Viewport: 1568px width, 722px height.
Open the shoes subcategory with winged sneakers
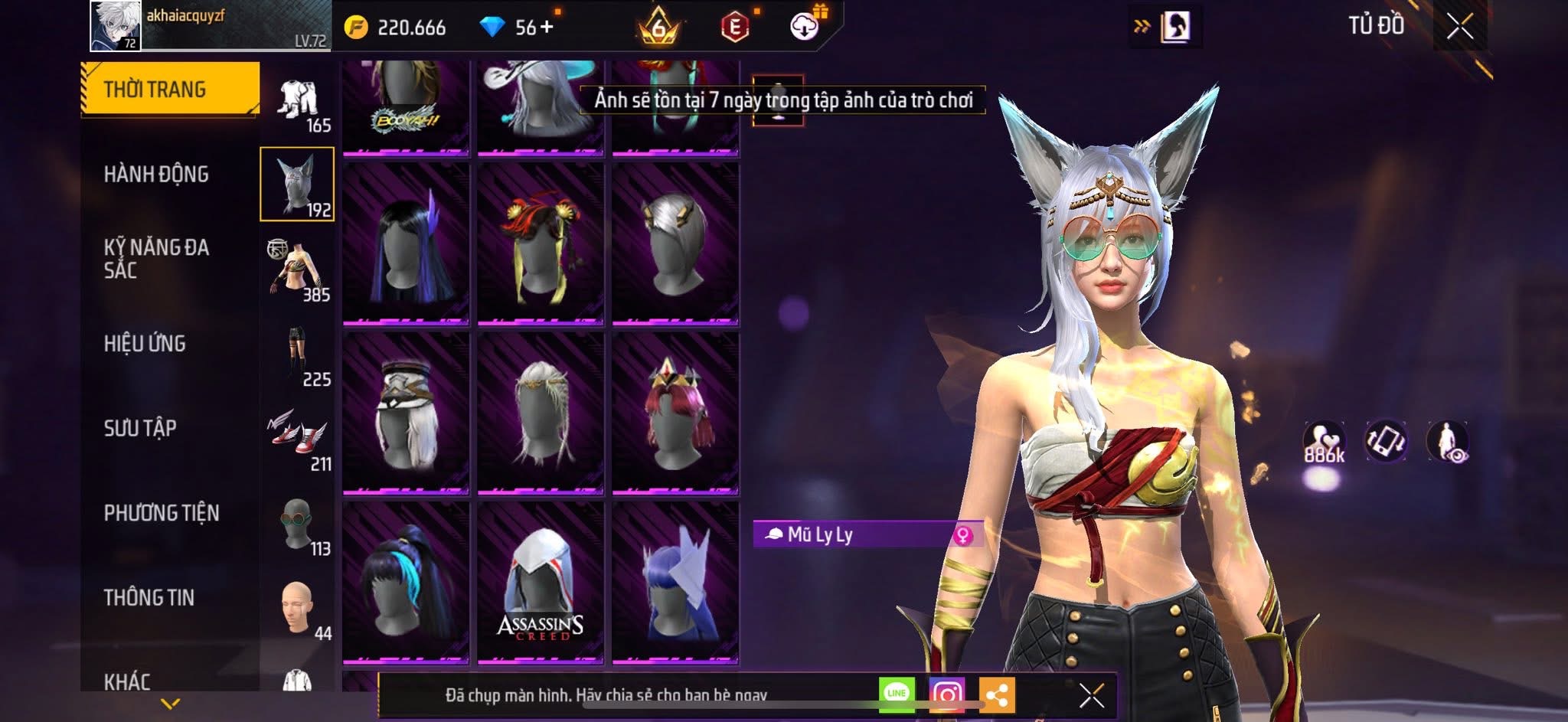click(297, 436)
